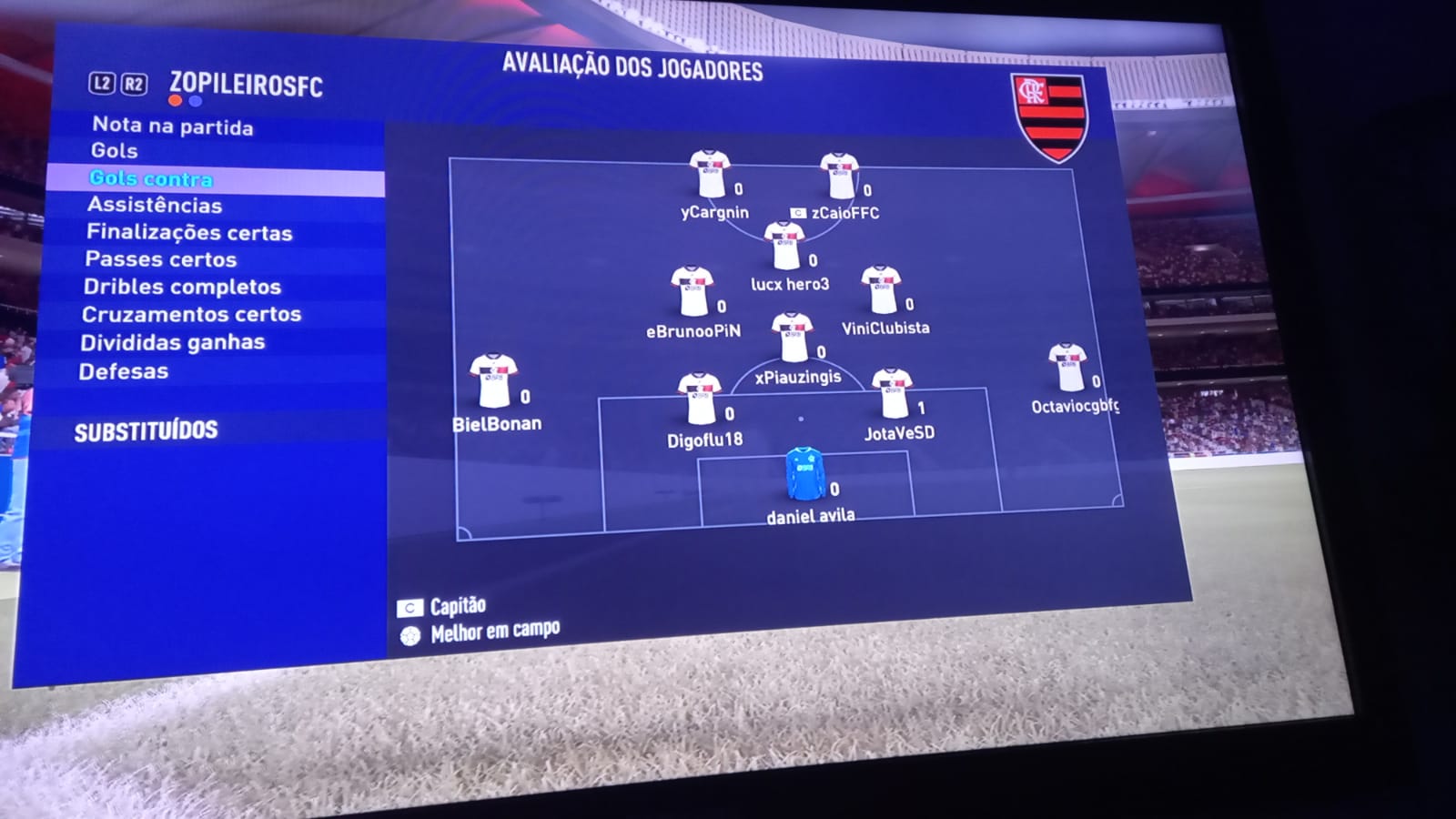Choose defender Digoflu18
Viewport: 1456px width, 819px height.
(700, 398)
